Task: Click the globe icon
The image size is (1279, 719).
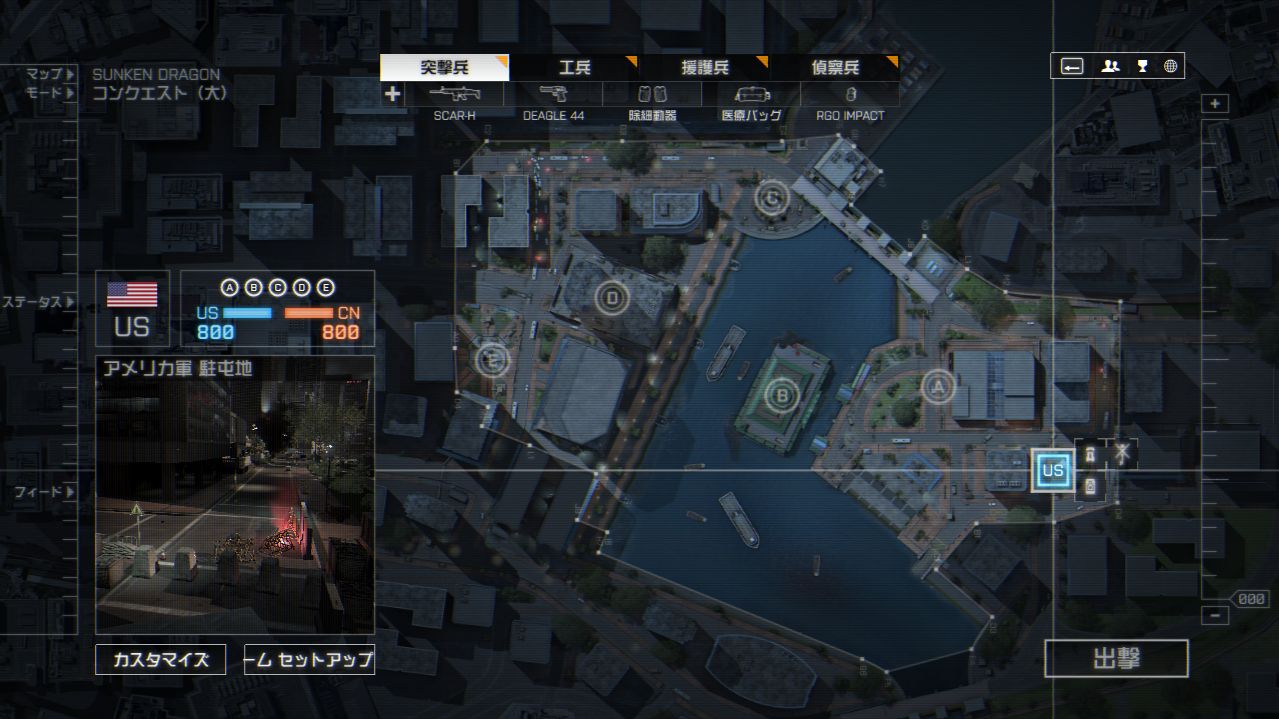Action: 1170,66
